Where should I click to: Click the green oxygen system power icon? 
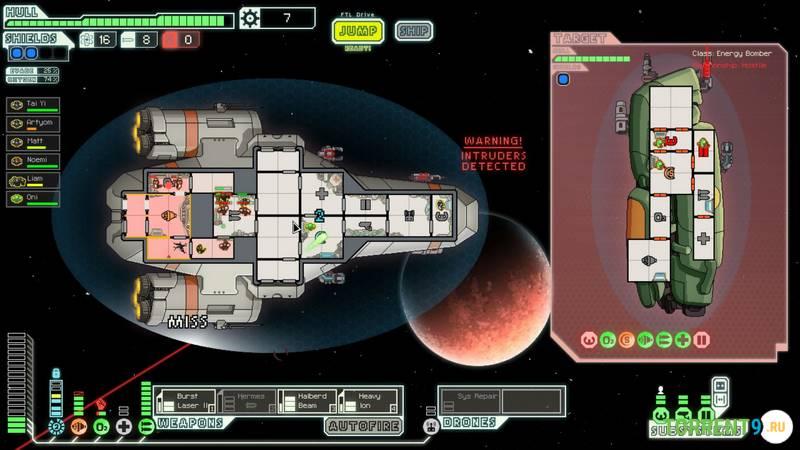(x=101, y=427)
